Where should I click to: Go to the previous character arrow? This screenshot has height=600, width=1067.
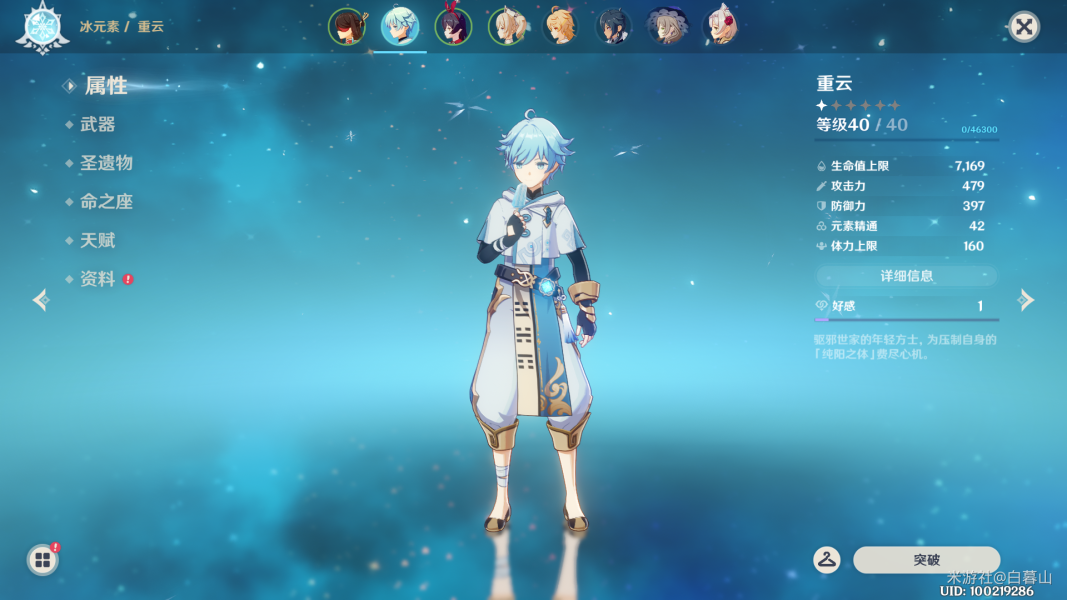(x=41, y=300)
